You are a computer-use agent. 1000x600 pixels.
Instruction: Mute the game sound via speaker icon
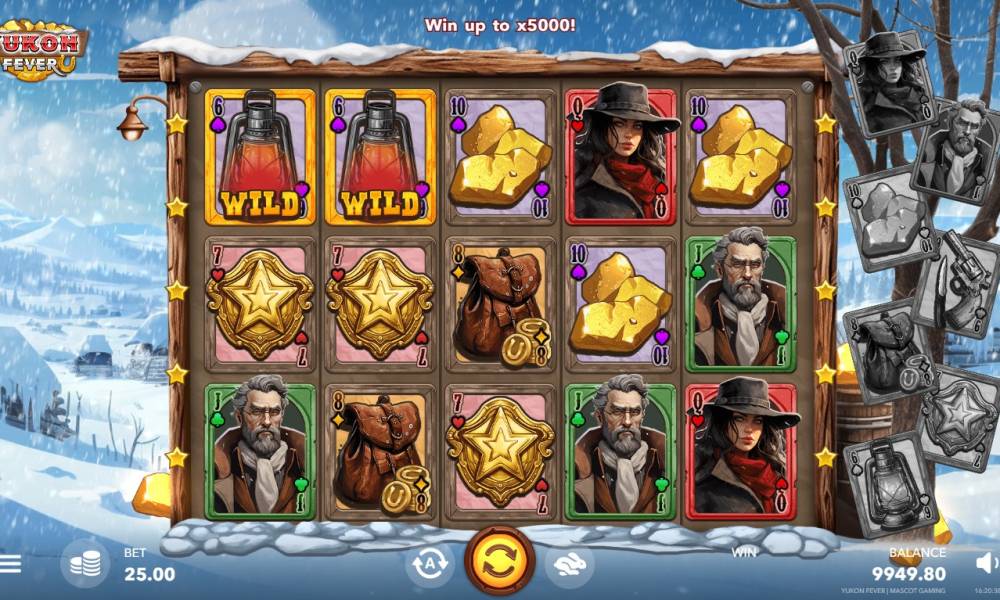(x=986, y=563)
